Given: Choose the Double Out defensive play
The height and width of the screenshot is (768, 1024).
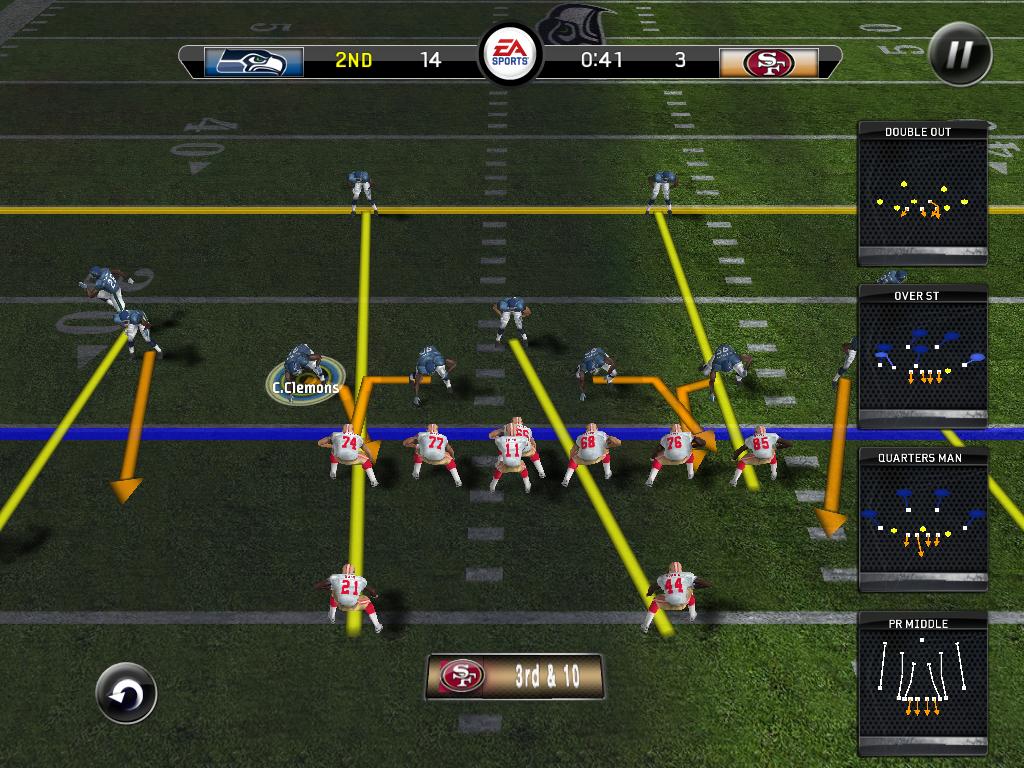Looking at the screenshot, I should [922, 194].
